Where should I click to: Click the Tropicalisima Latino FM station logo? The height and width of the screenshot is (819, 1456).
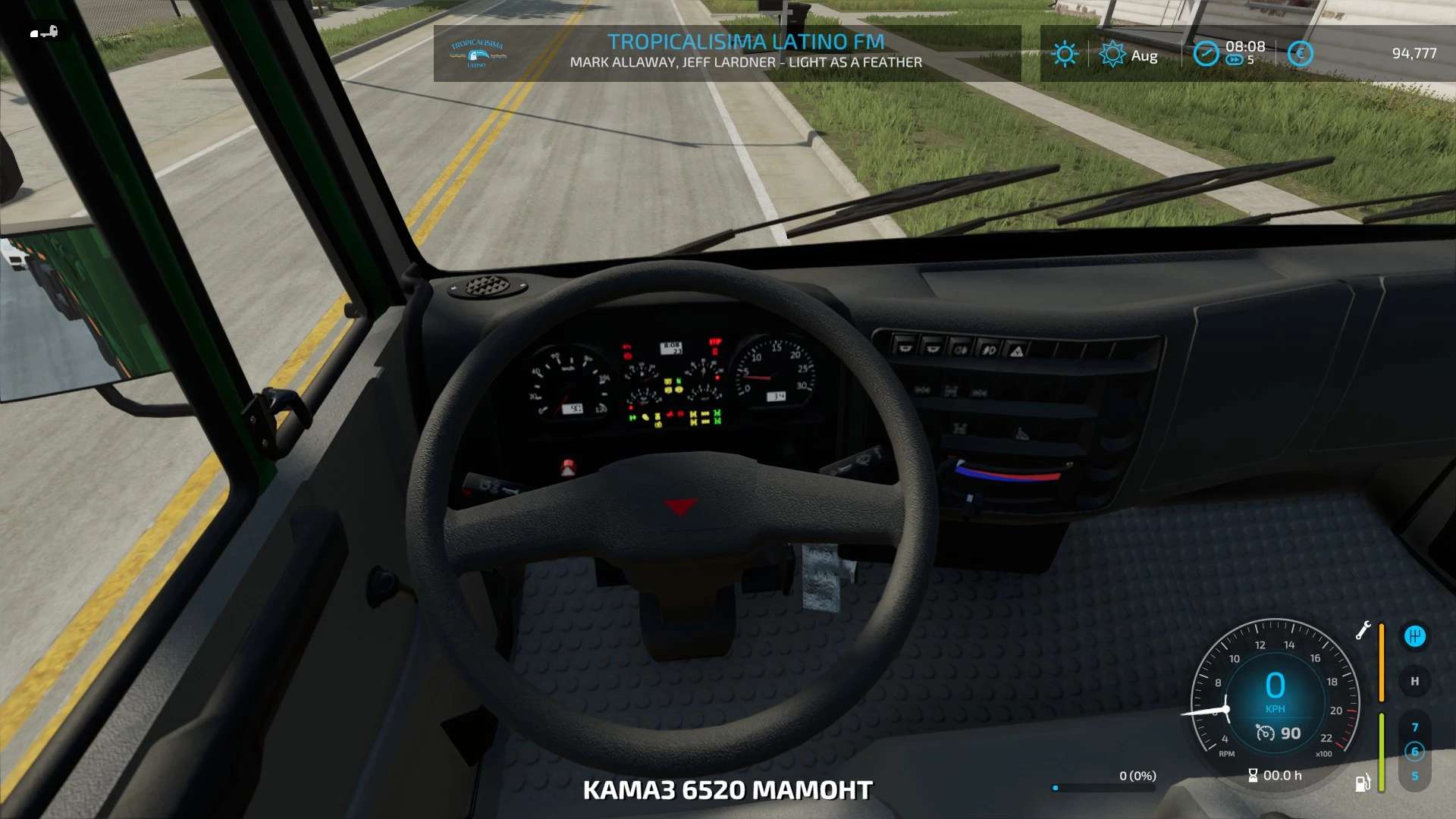[477, 53]
